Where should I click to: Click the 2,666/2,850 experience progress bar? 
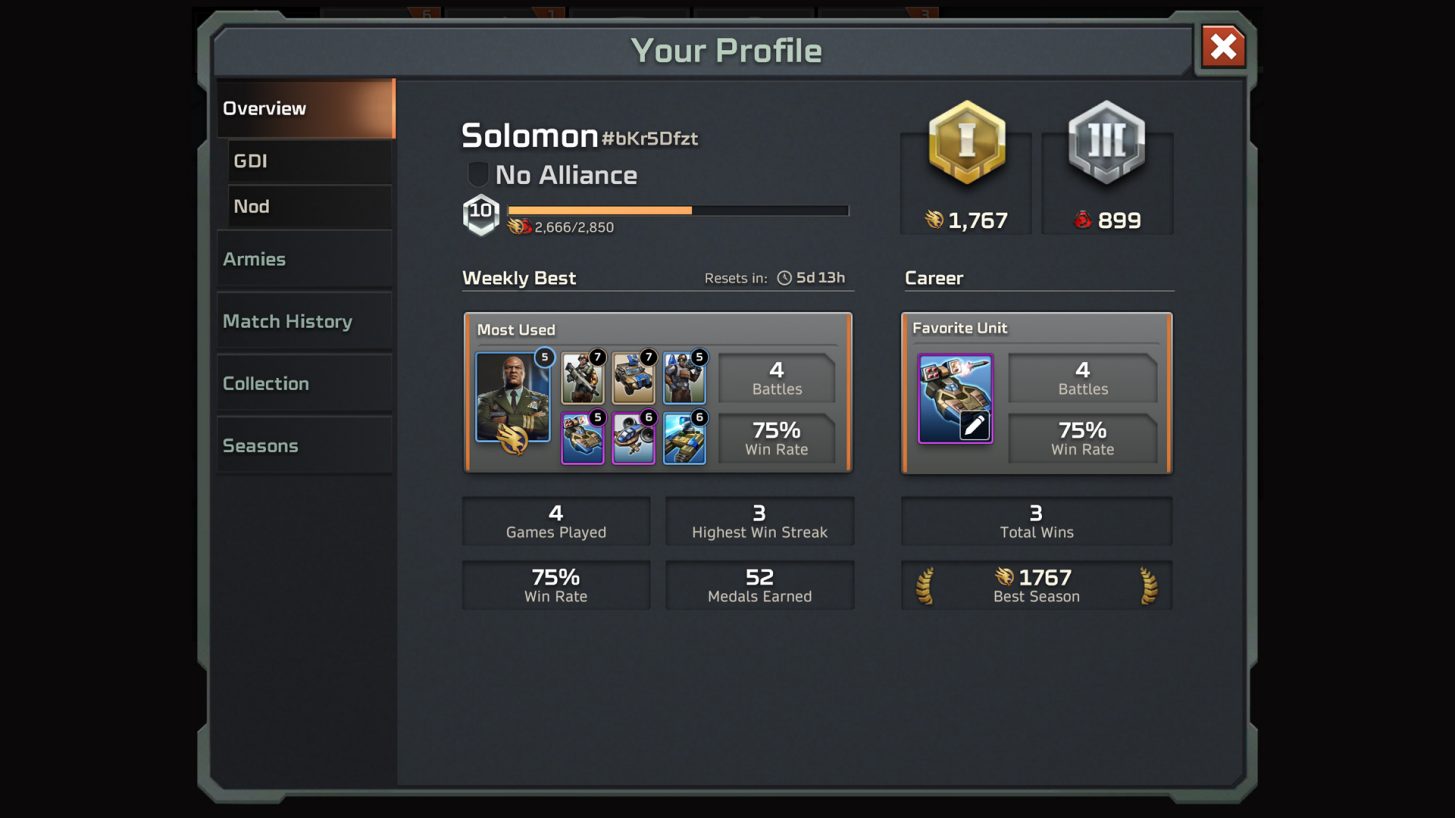click(x=678, y=210)
